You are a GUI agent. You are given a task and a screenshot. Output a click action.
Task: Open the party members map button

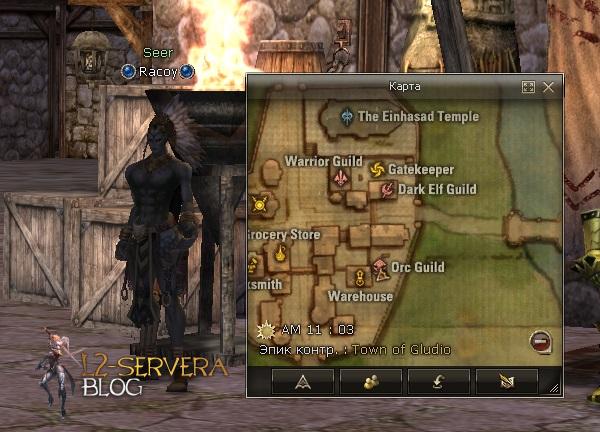(x=371, y=381)
